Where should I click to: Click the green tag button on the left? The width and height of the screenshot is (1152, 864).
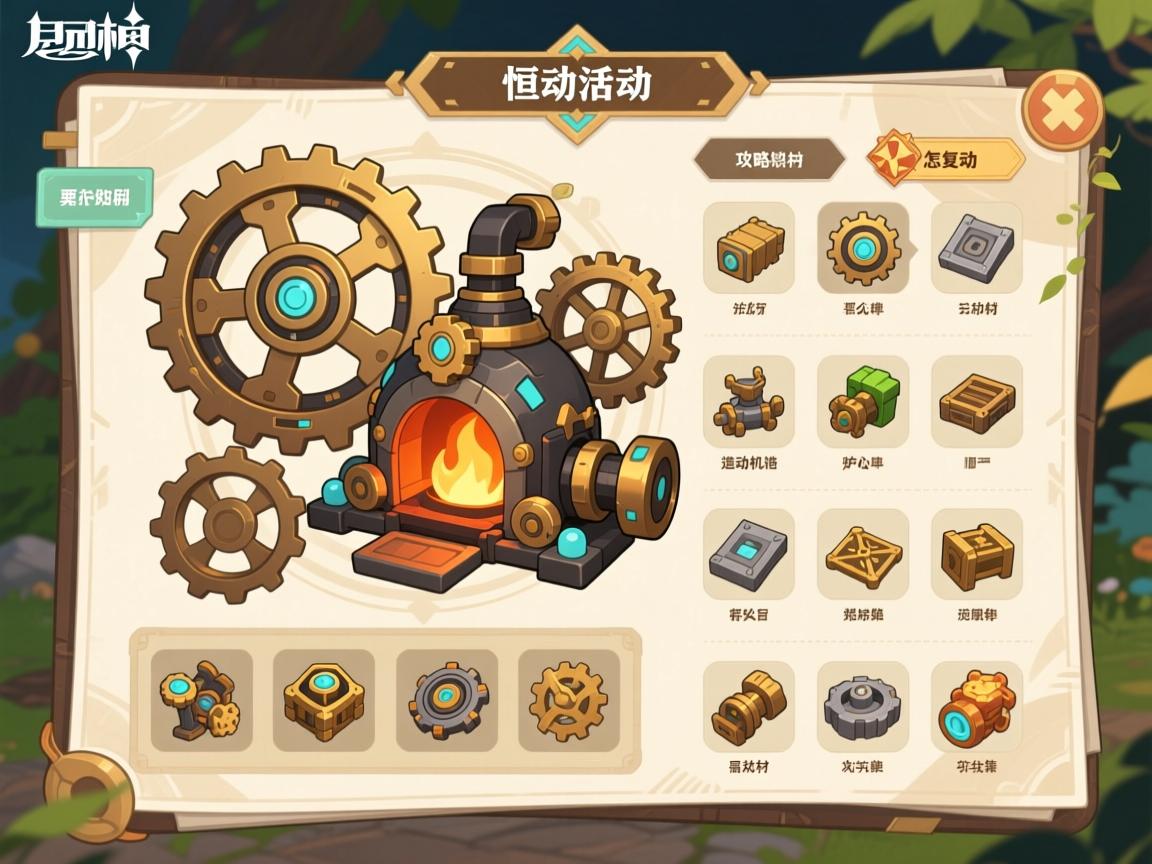pos(95,197)
